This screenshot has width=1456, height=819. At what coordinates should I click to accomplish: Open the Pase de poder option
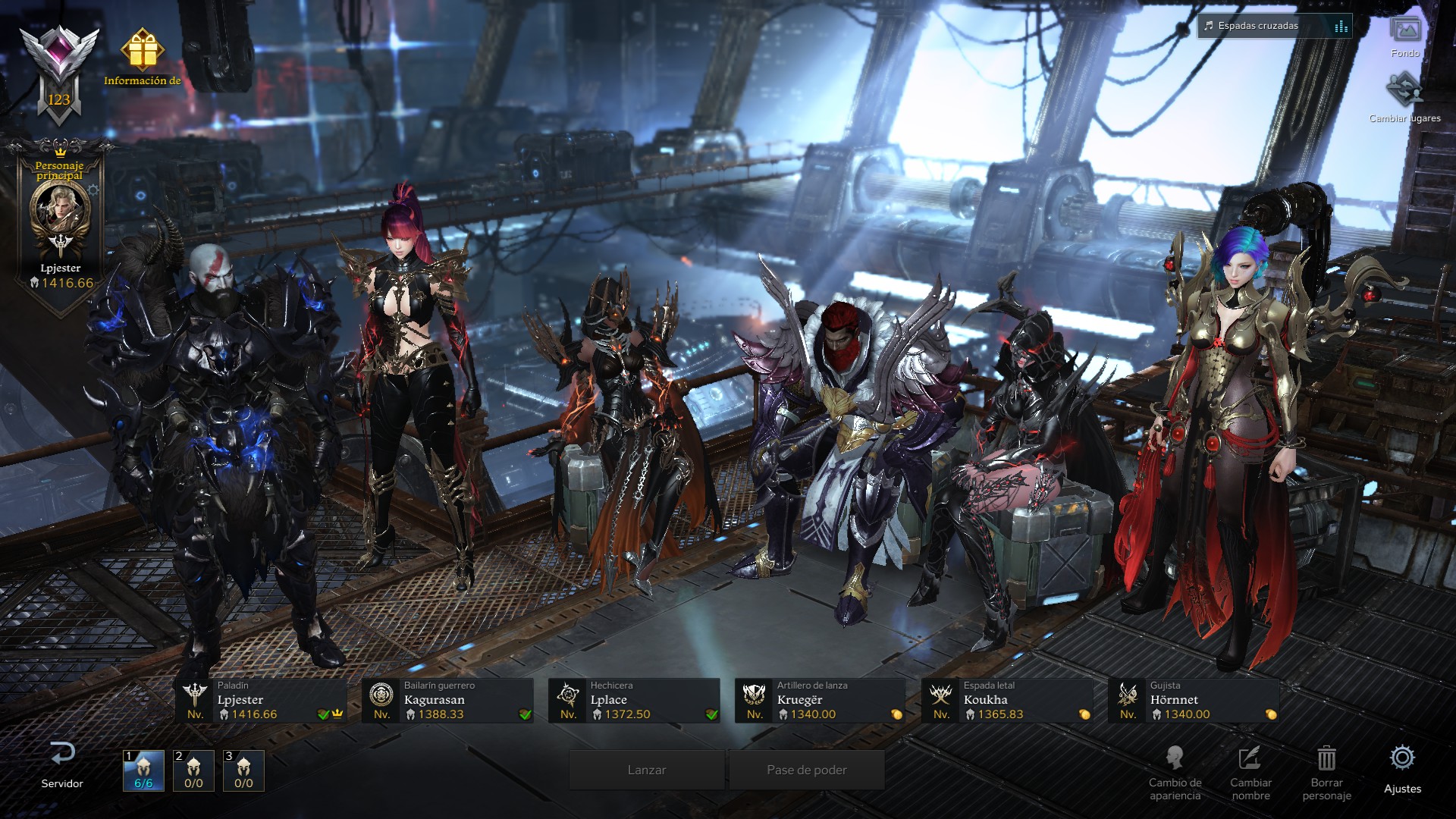[x=807, y=770]
